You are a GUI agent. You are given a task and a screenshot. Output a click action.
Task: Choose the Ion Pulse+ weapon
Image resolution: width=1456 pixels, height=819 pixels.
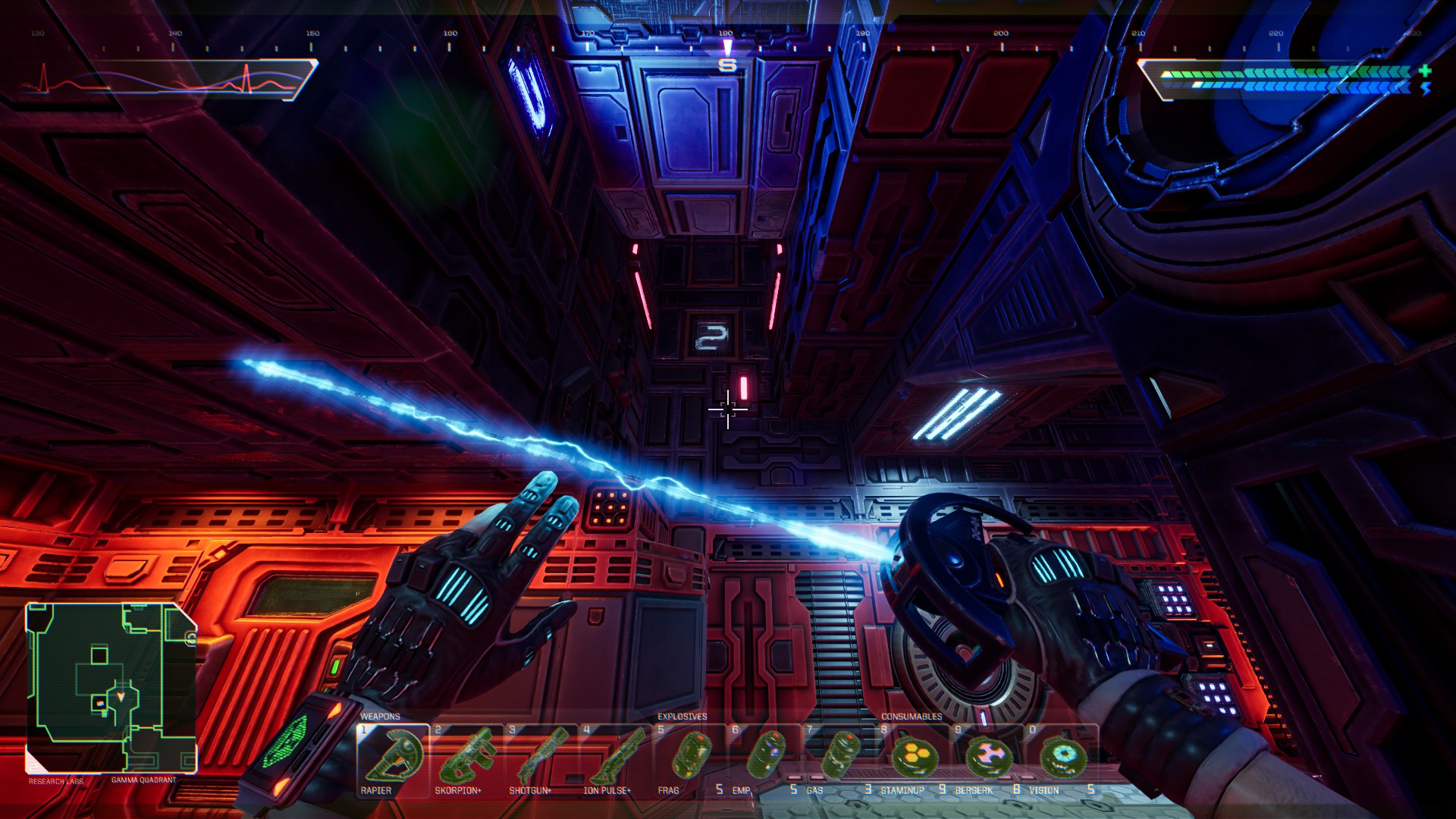click(615, 760)
